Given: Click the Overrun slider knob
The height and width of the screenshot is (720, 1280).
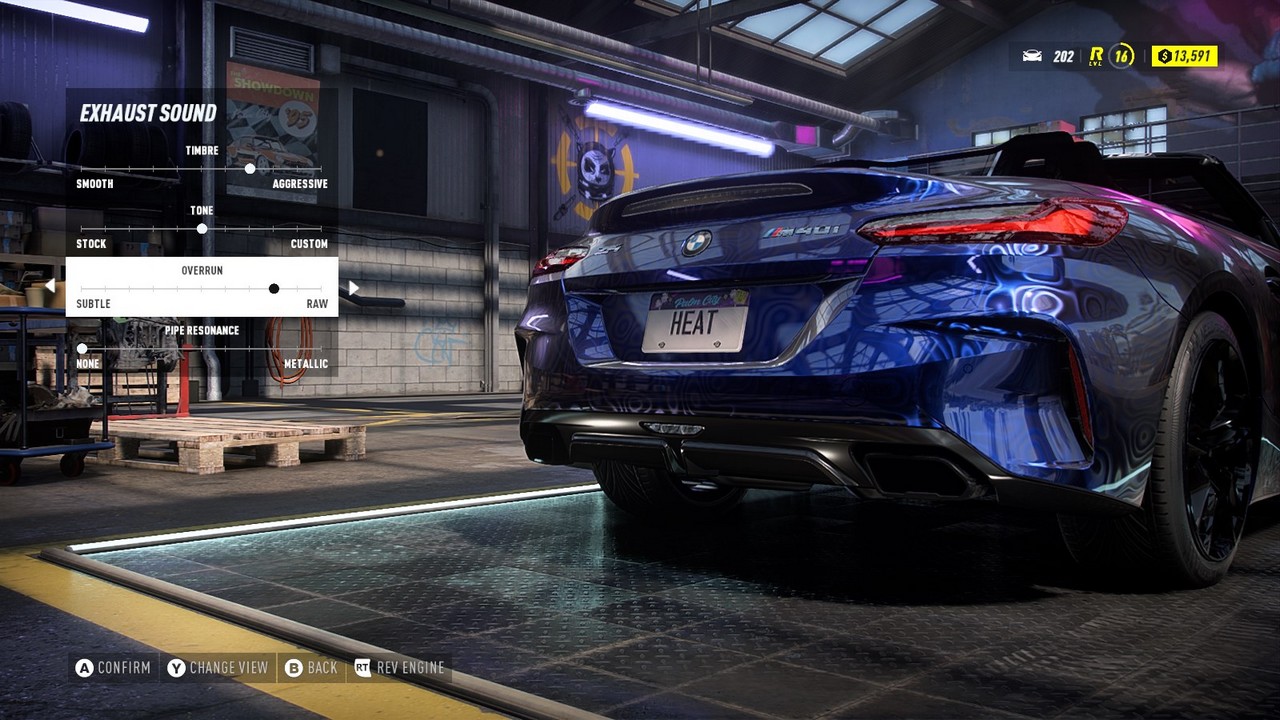Looking at the screenshot, I should point(273,288).
